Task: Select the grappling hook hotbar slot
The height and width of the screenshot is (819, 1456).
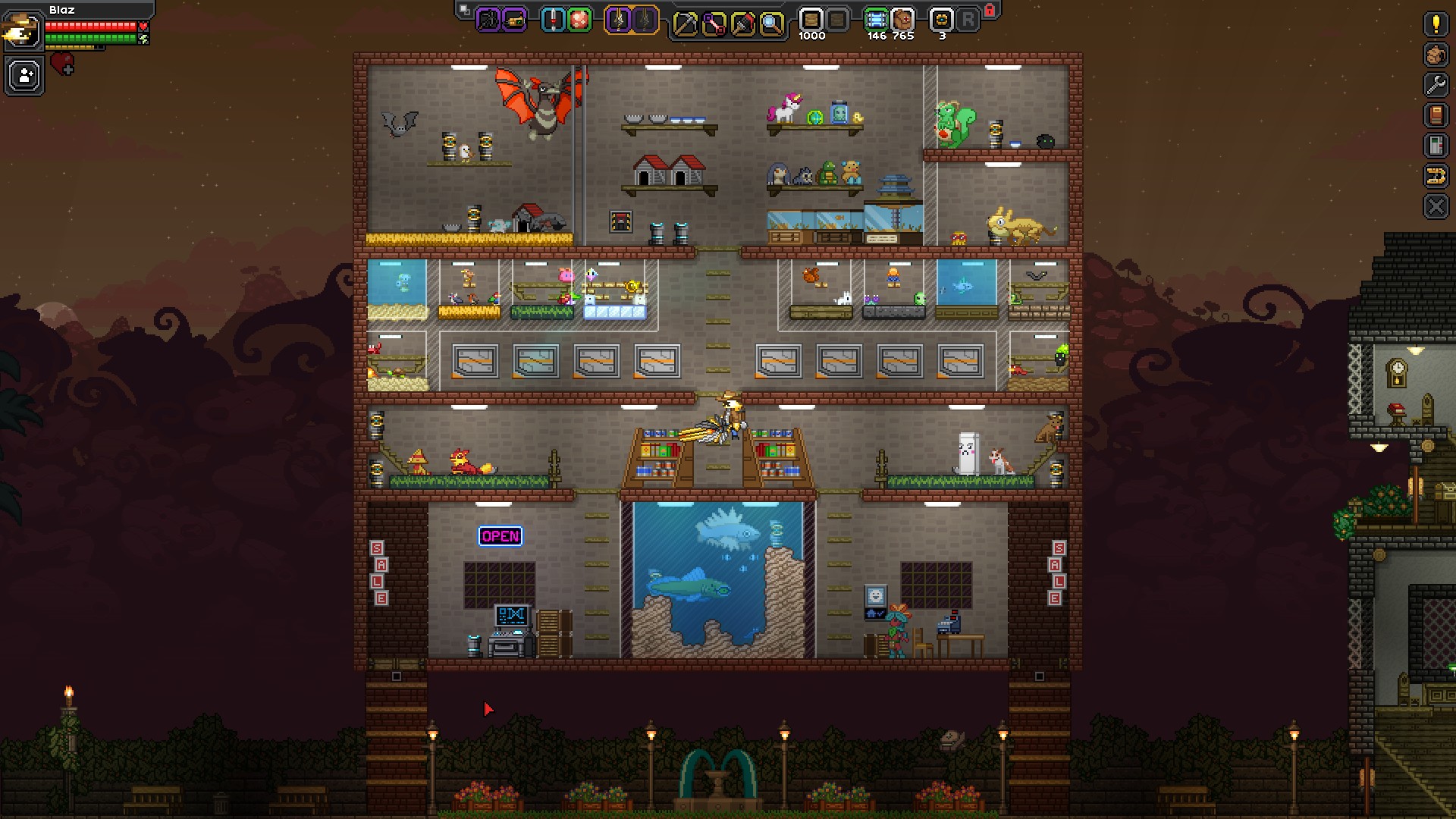Action: [x=489, y=20]
